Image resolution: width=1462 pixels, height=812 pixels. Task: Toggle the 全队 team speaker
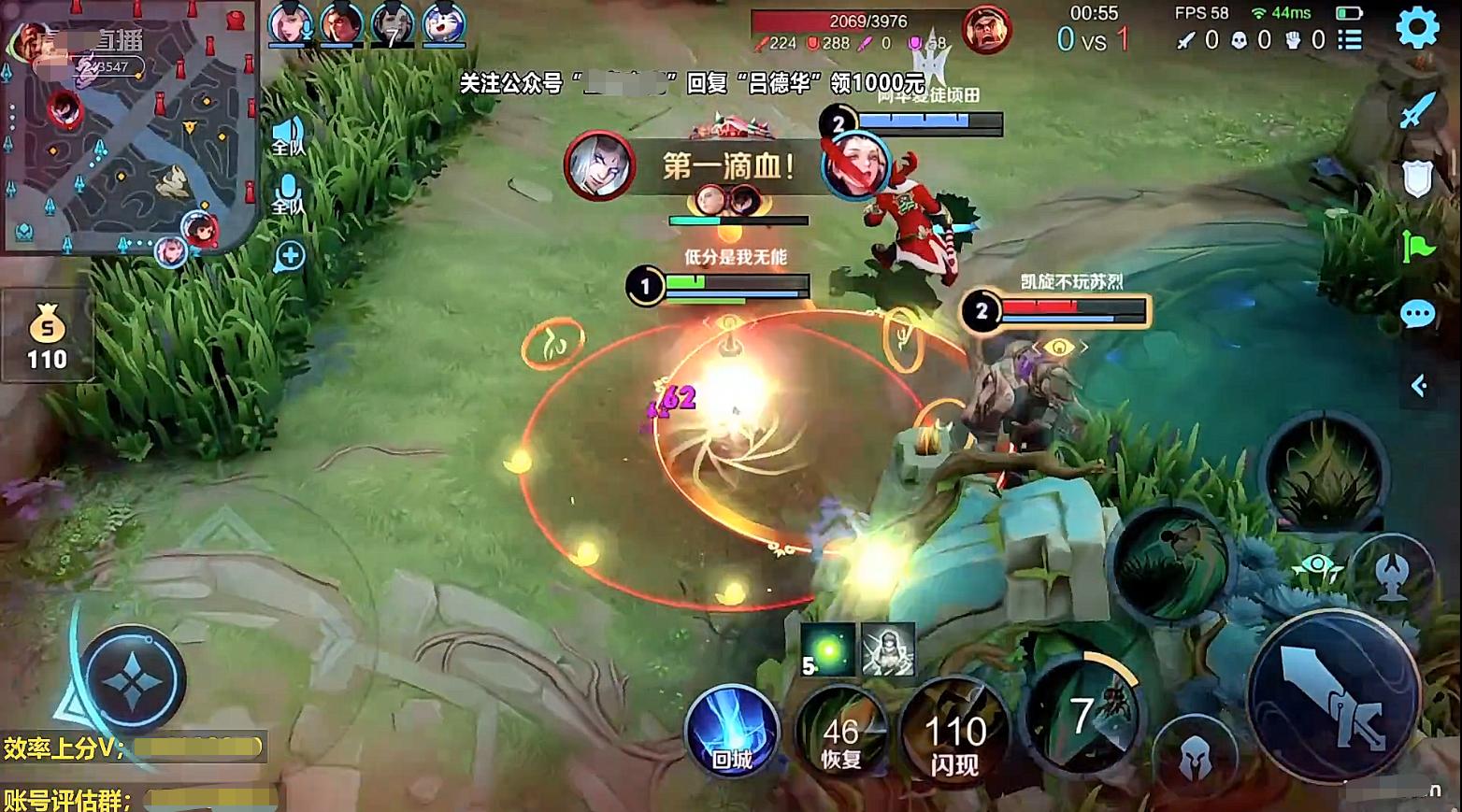click(288, 137)
